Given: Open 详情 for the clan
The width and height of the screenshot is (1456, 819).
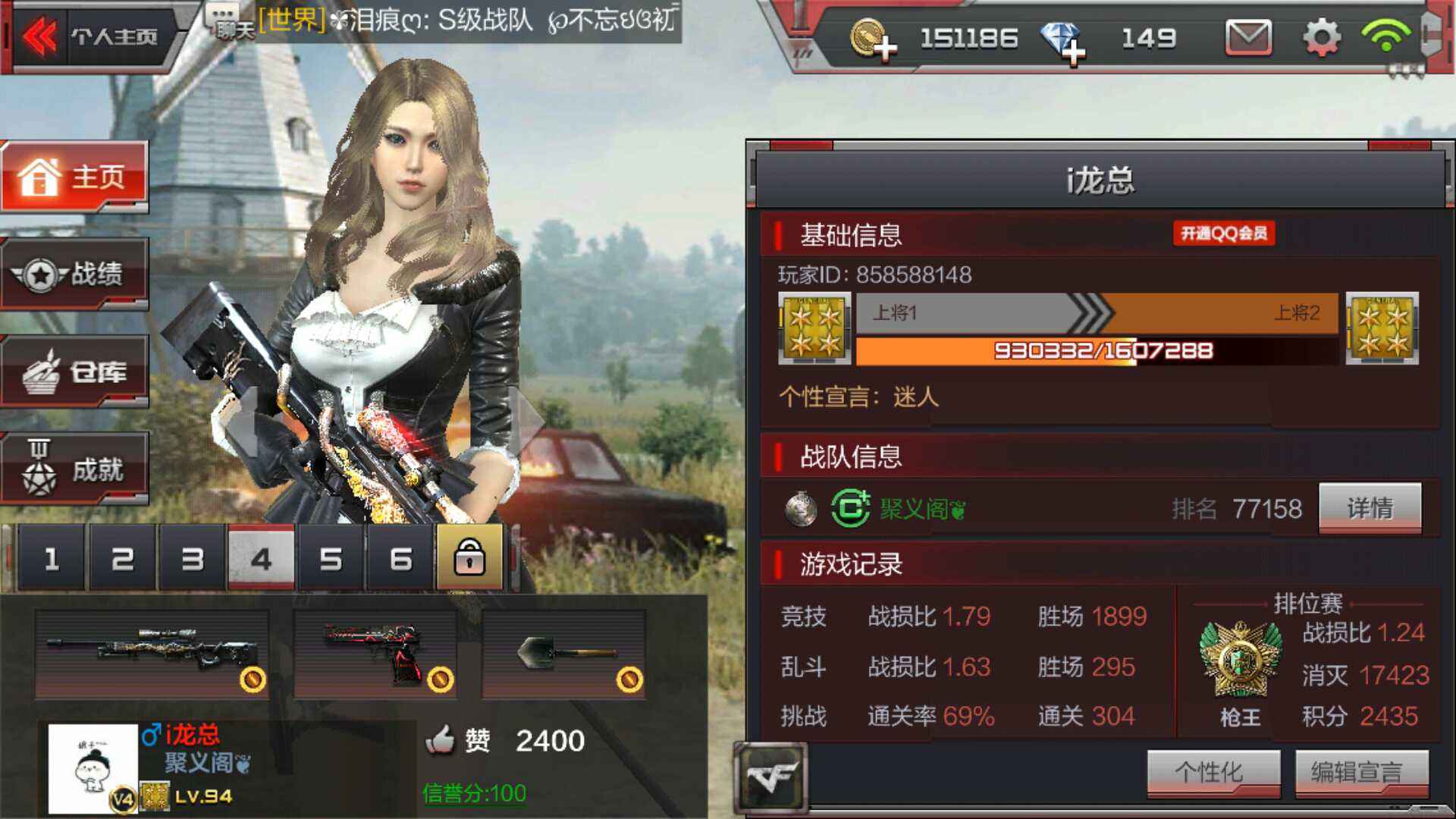Looking at the screenshot, I should [1370, 508].
